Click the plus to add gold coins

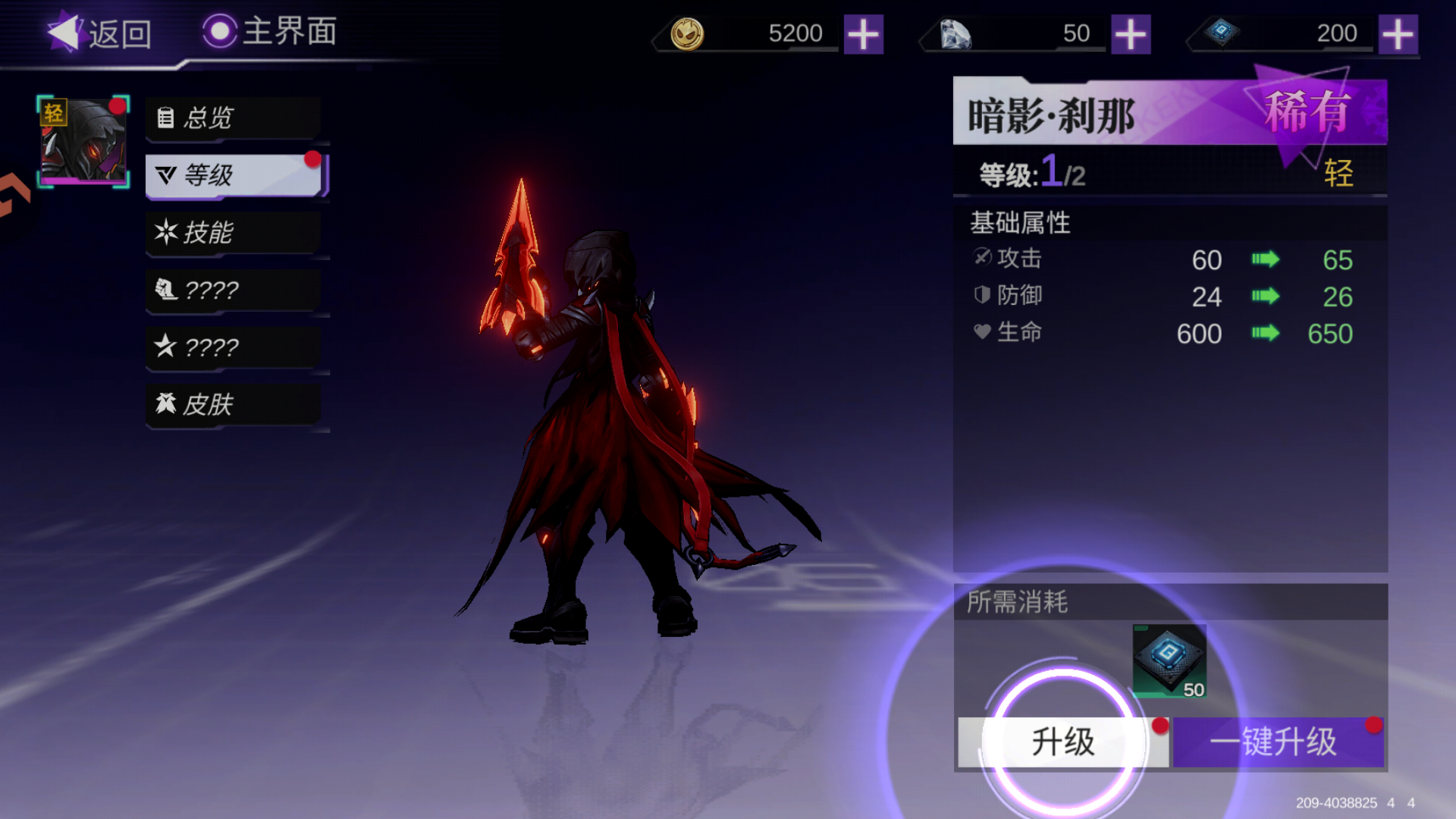[x=864, y=33]
